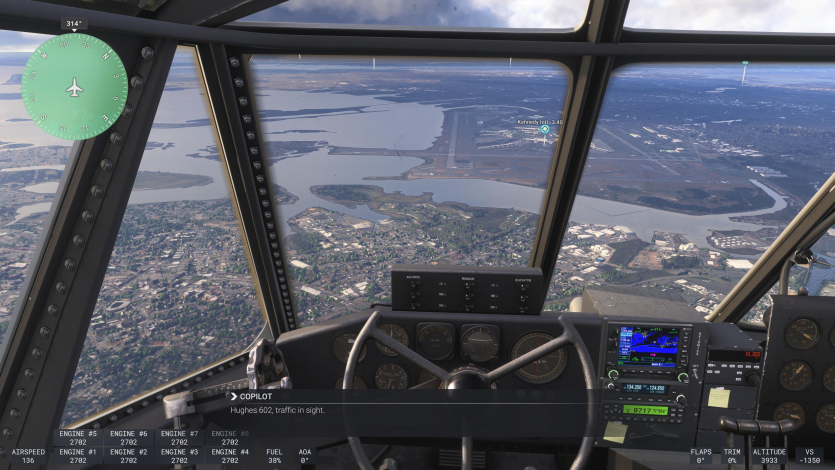Click the green compass heading indicator

[74, 86]
